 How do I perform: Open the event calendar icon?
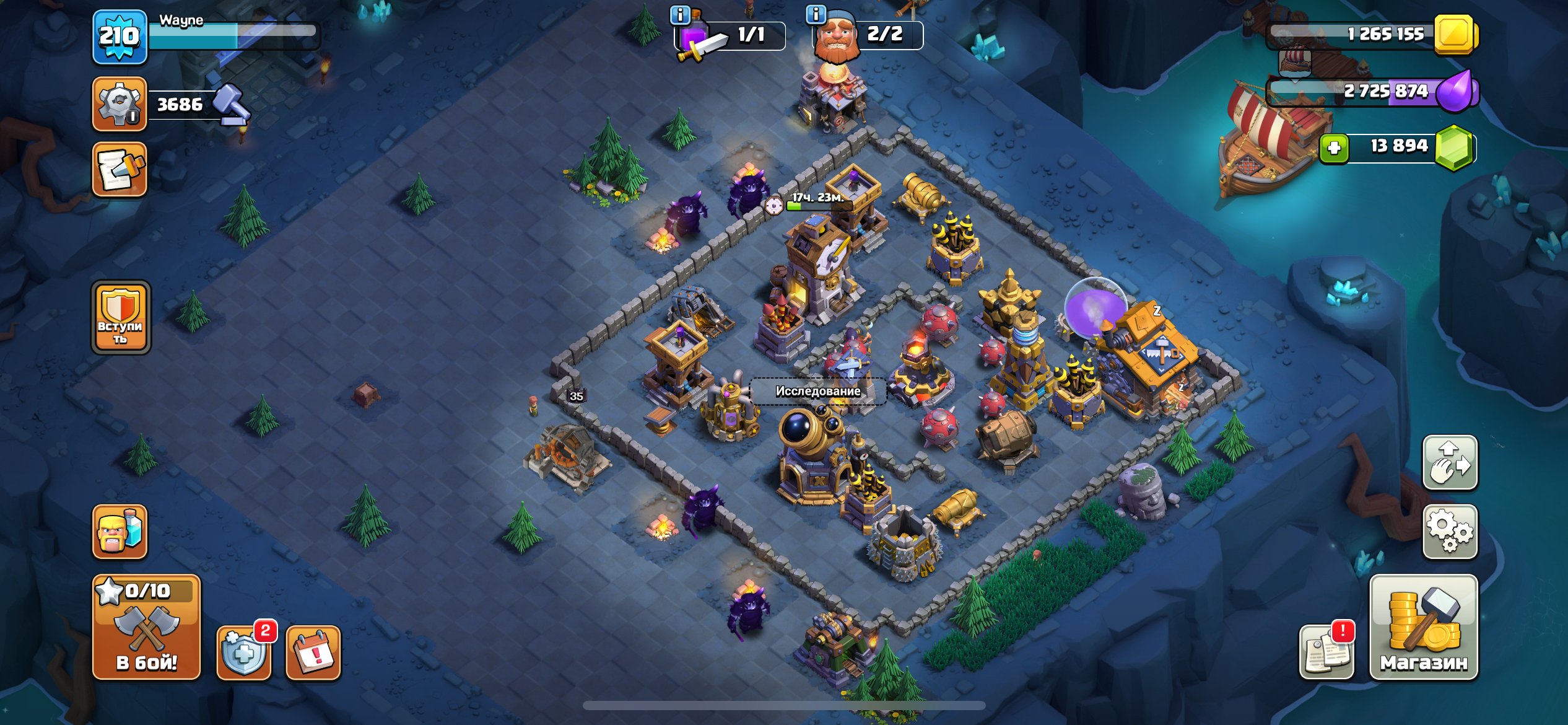315,651
